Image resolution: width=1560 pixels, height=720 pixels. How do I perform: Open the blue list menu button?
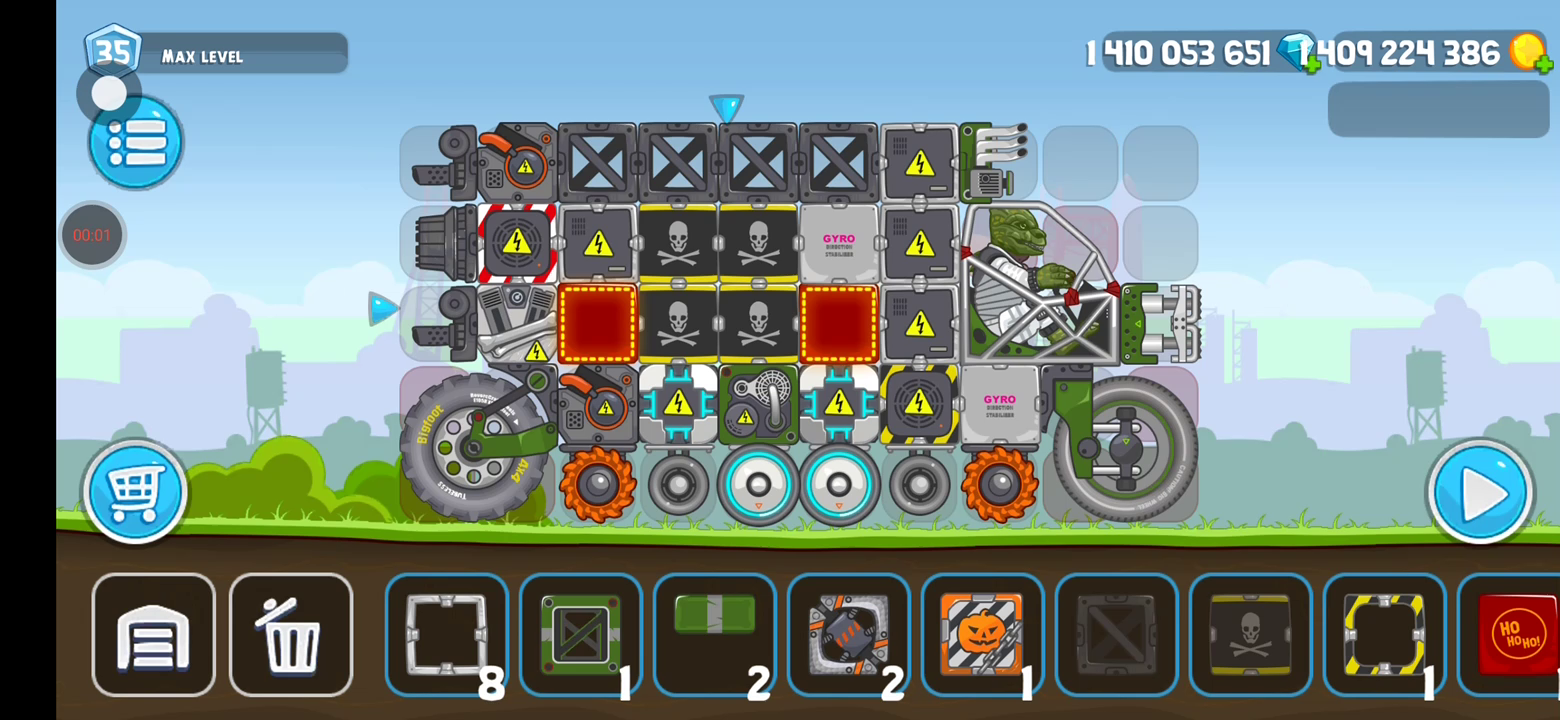(136, 144)
